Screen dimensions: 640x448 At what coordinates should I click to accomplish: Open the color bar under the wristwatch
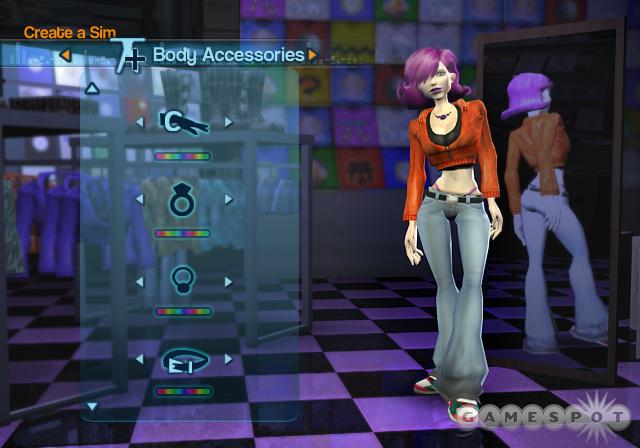pyautogui.click(x=183, y=156)
